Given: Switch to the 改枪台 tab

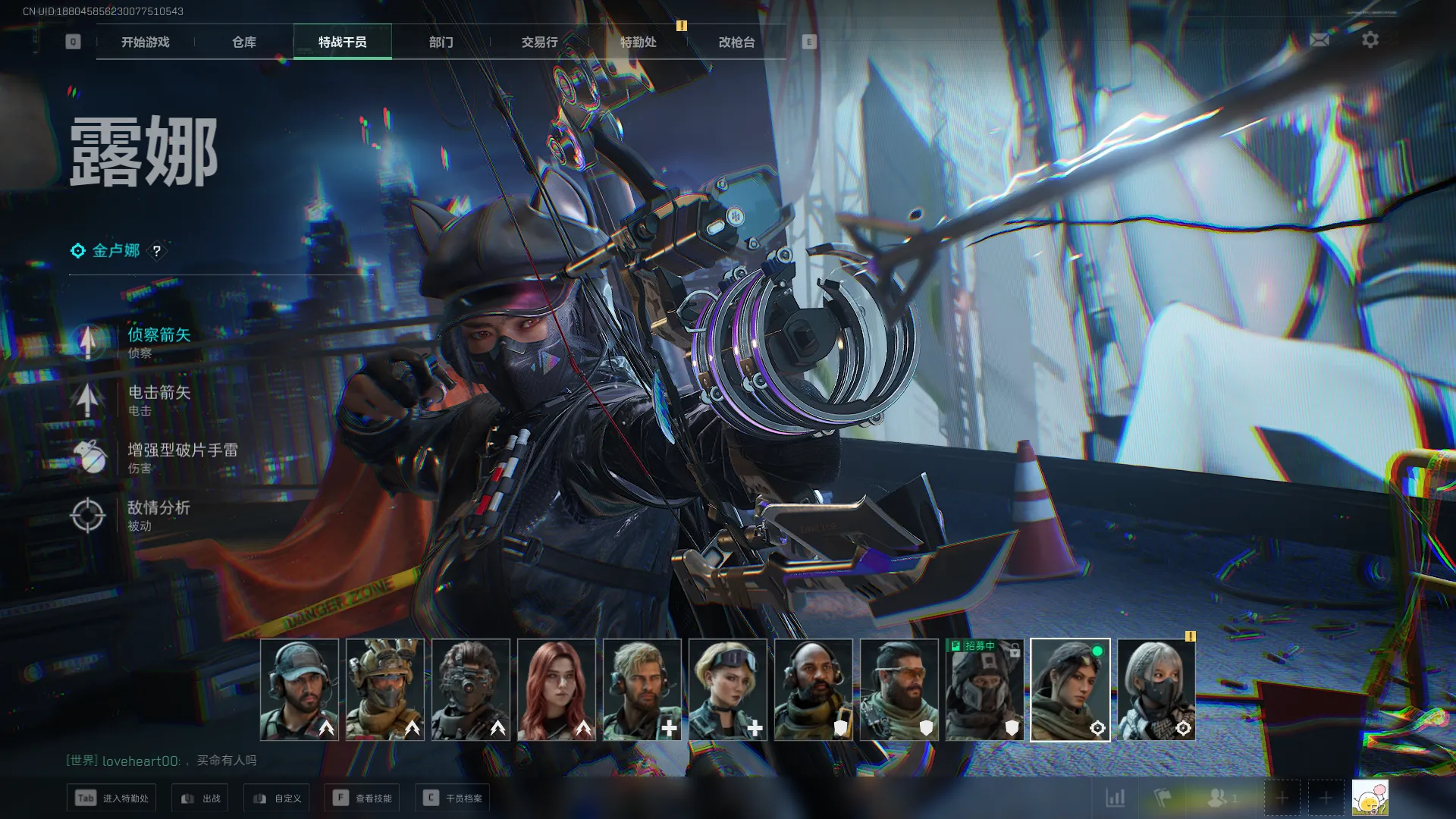Looking at the screenshot, I should [x=736, y=42].
